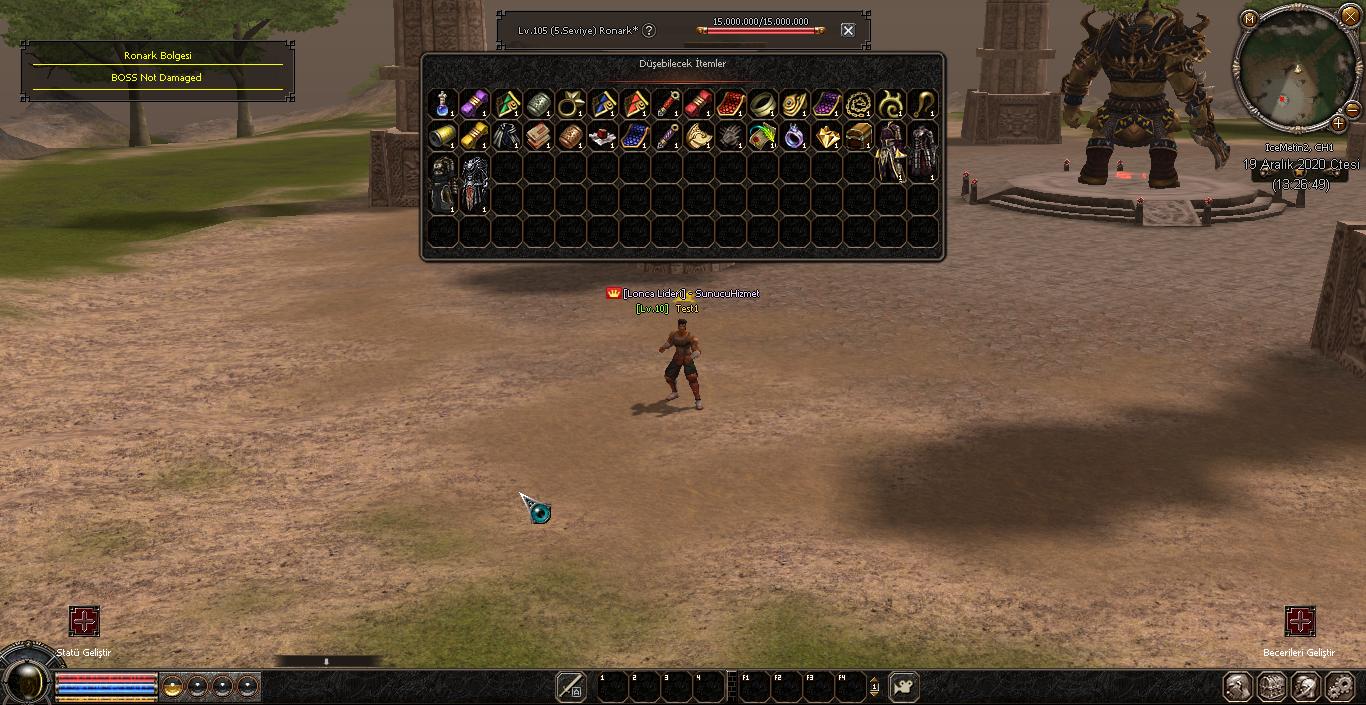1366x705 pixels.
Task: Close the Ronark target info bar
Action: 848,30
